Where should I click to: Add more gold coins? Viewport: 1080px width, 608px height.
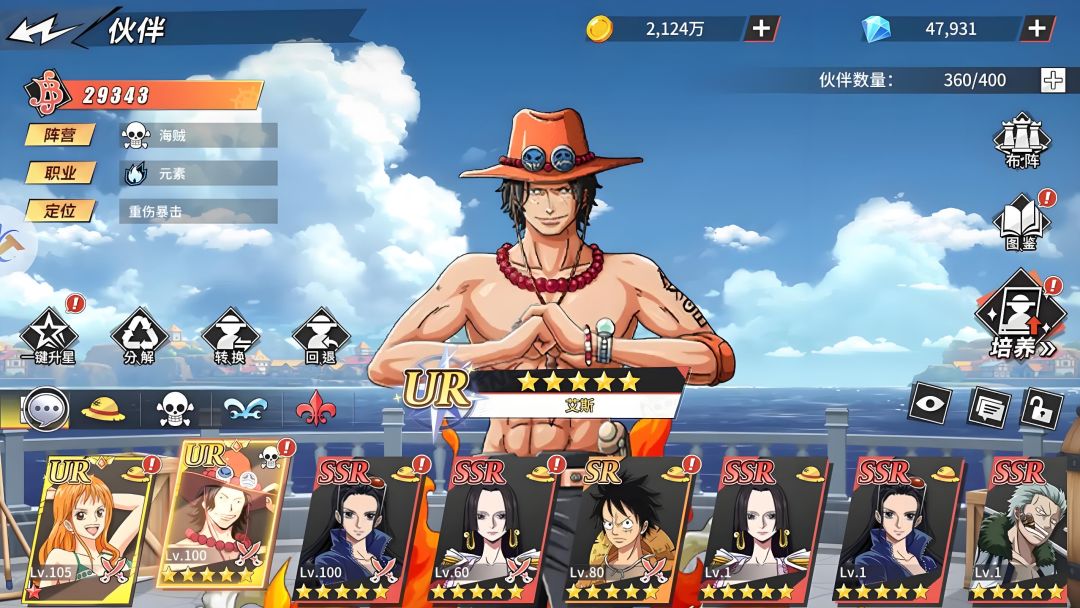coord(761,28)
